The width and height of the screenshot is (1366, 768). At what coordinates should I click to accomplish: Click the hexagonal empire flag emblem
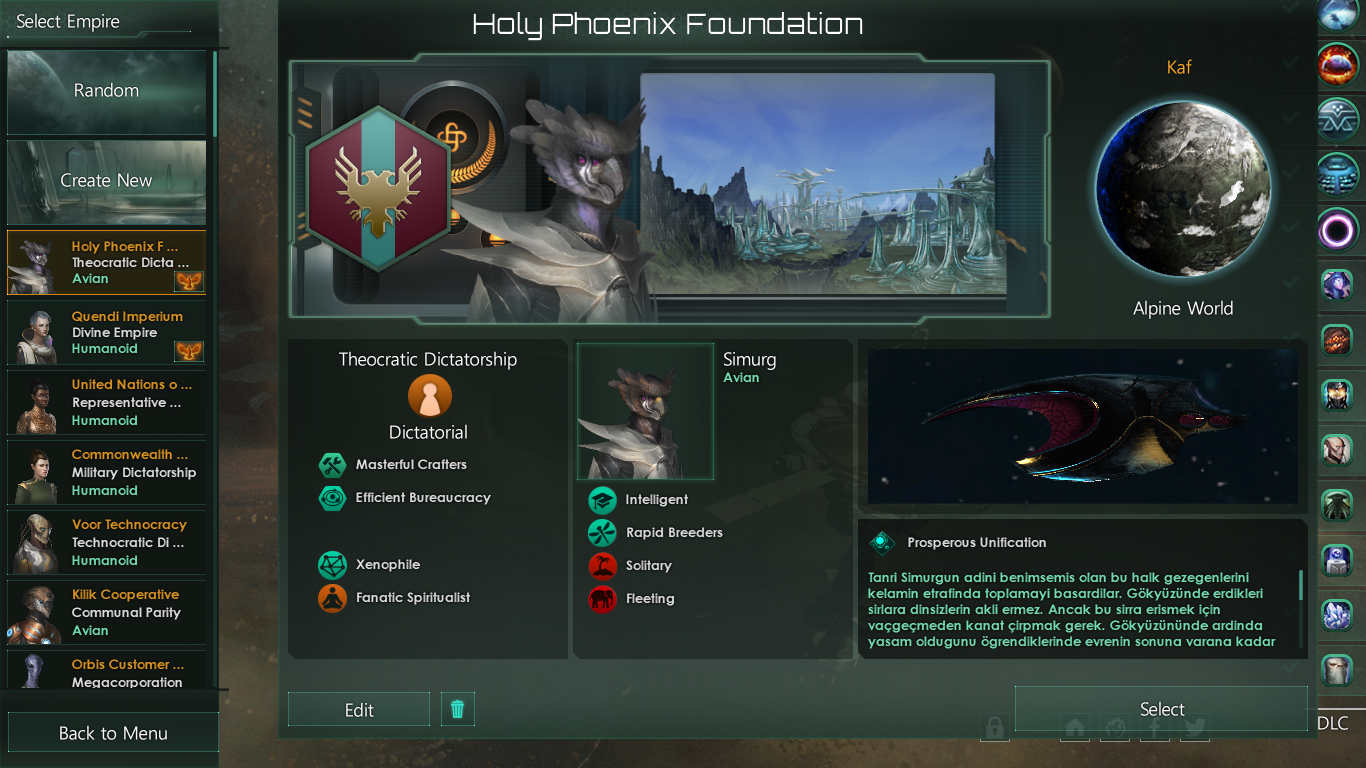[x=379, y=189]
